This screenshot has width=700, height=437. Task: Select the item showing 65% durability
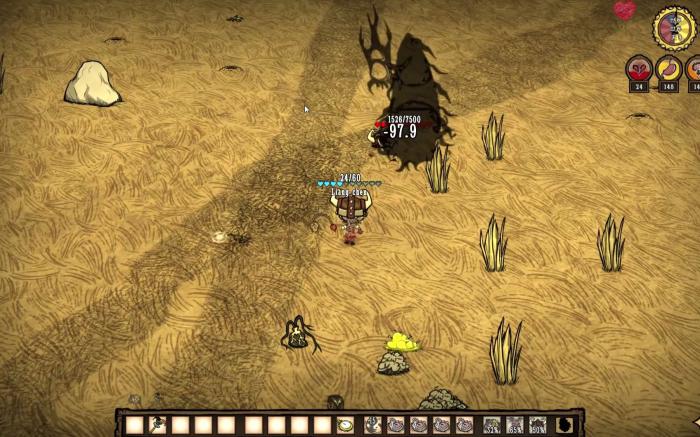tap(515, 425)
